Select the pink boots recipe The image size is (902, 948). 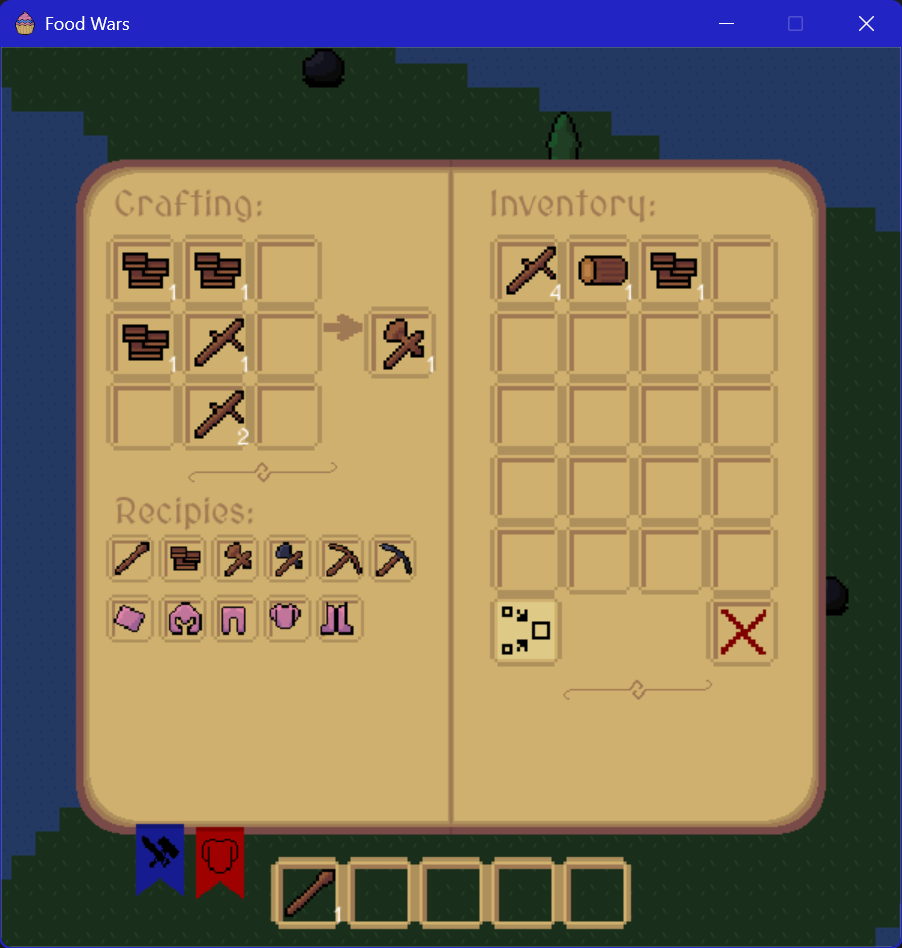tap(340, 619)
